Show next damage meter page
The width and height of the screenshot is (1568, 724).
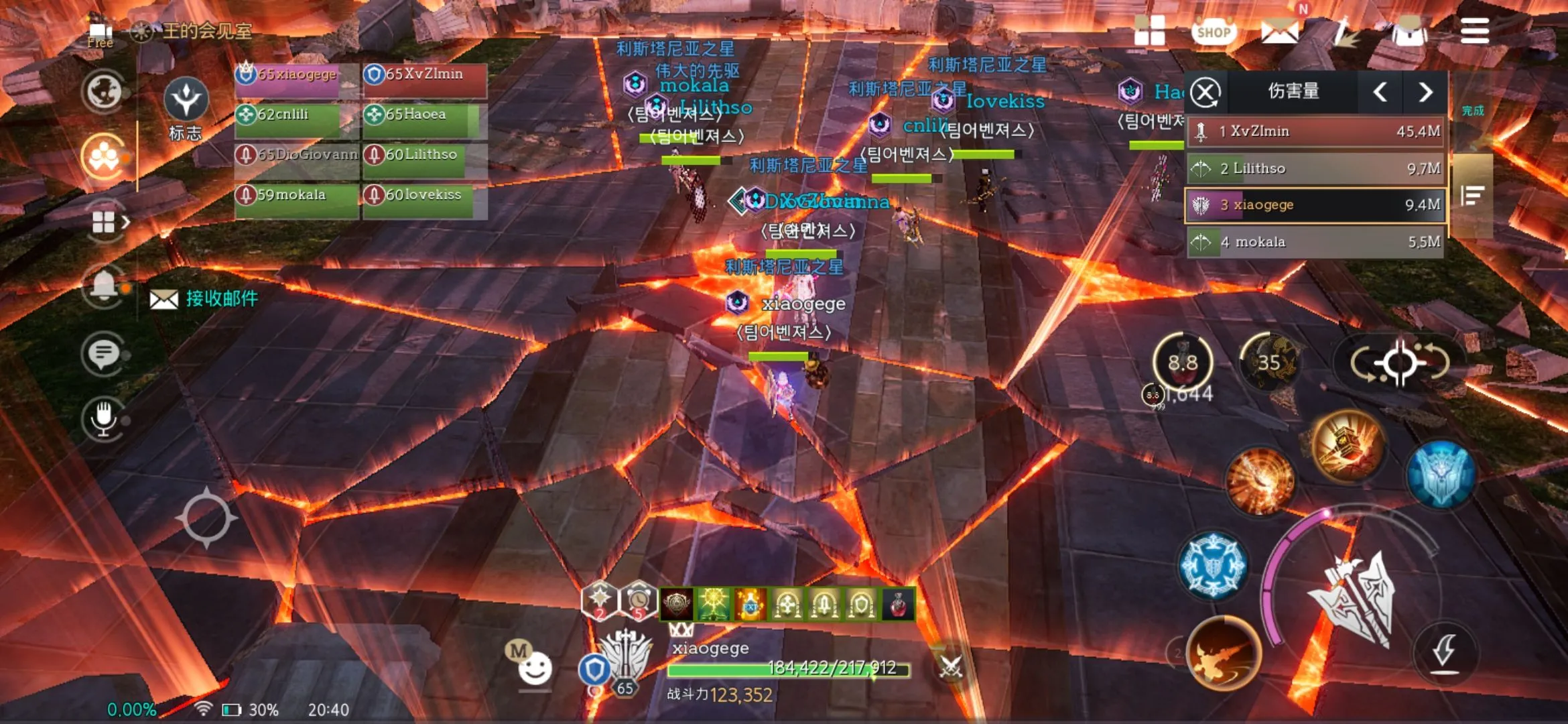point(1425,93)
